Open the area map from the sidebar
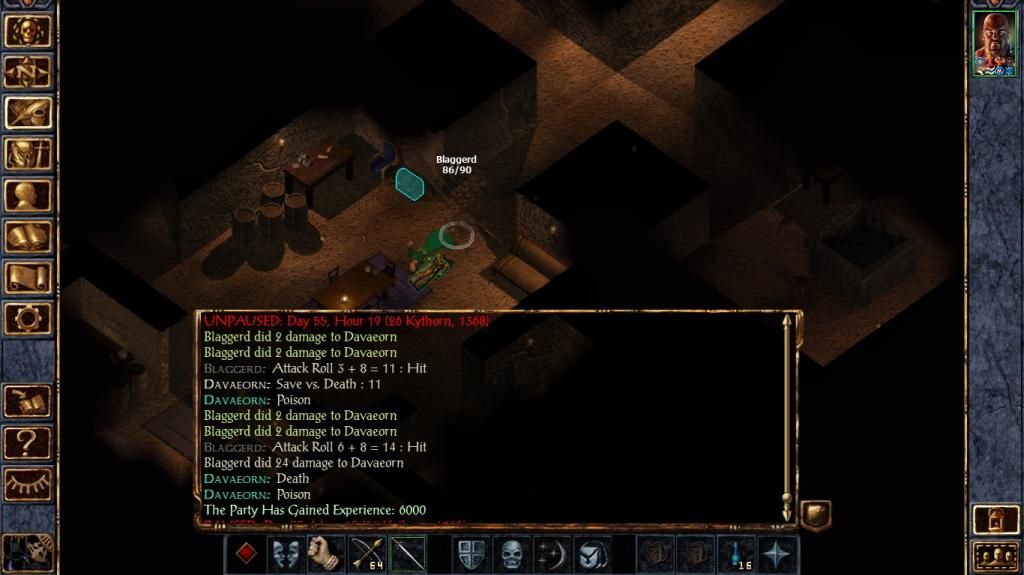This screenshot has width=1024, height=575. [x=28, y=71]
